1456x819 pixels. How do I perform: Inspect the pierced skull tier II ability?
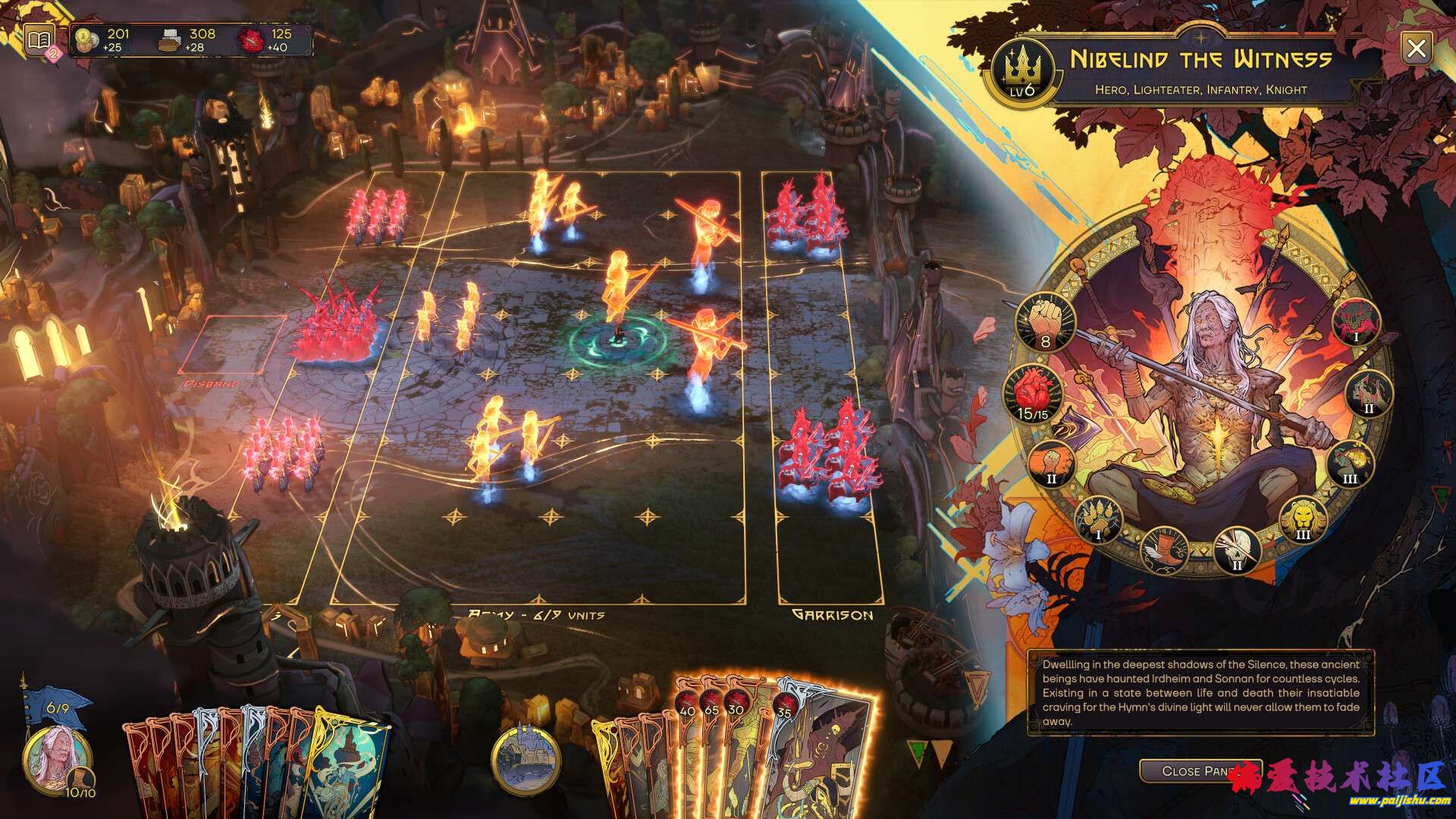[1238, 549]
